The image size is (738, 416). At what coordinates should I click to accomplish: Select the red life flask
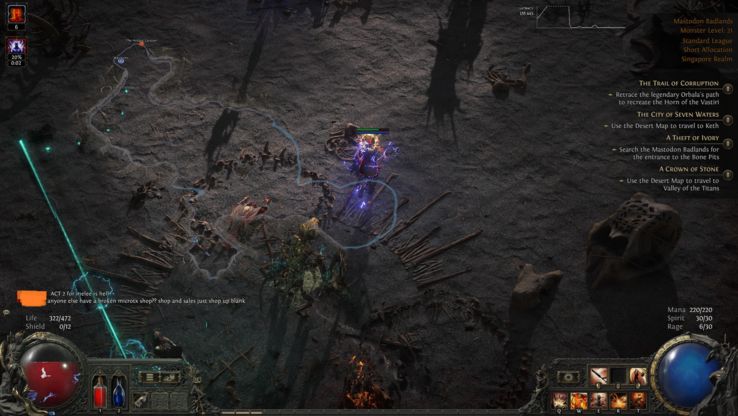click(100, 392)
